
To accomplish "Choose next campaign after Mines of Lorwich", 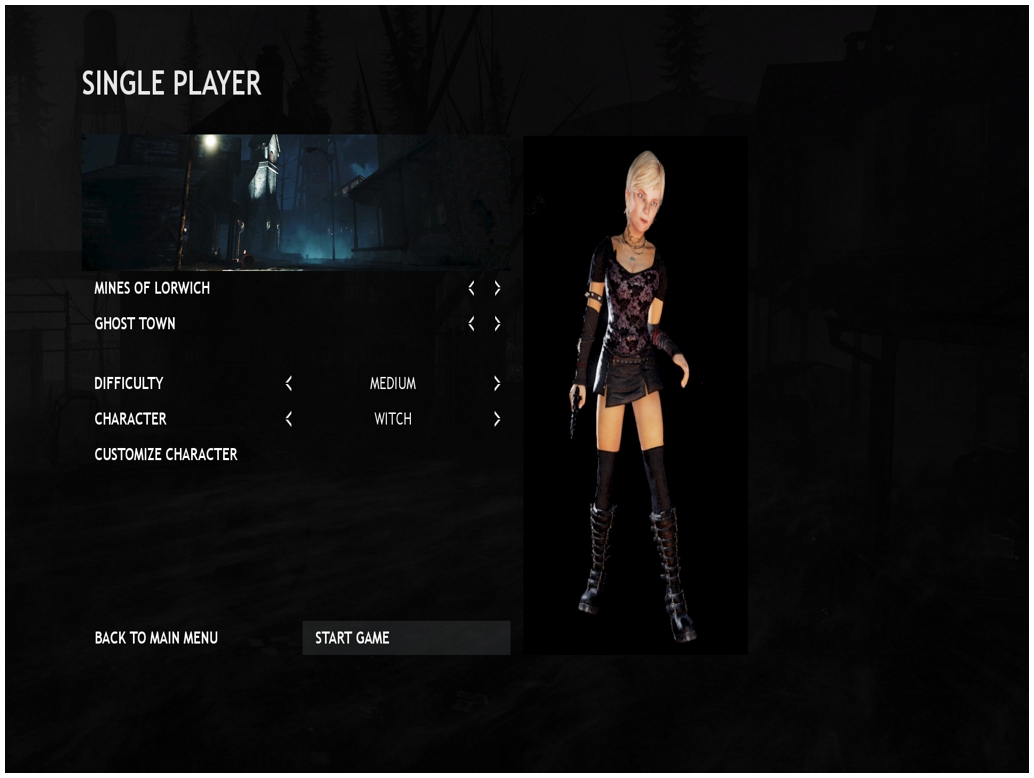I will [497, 288].
